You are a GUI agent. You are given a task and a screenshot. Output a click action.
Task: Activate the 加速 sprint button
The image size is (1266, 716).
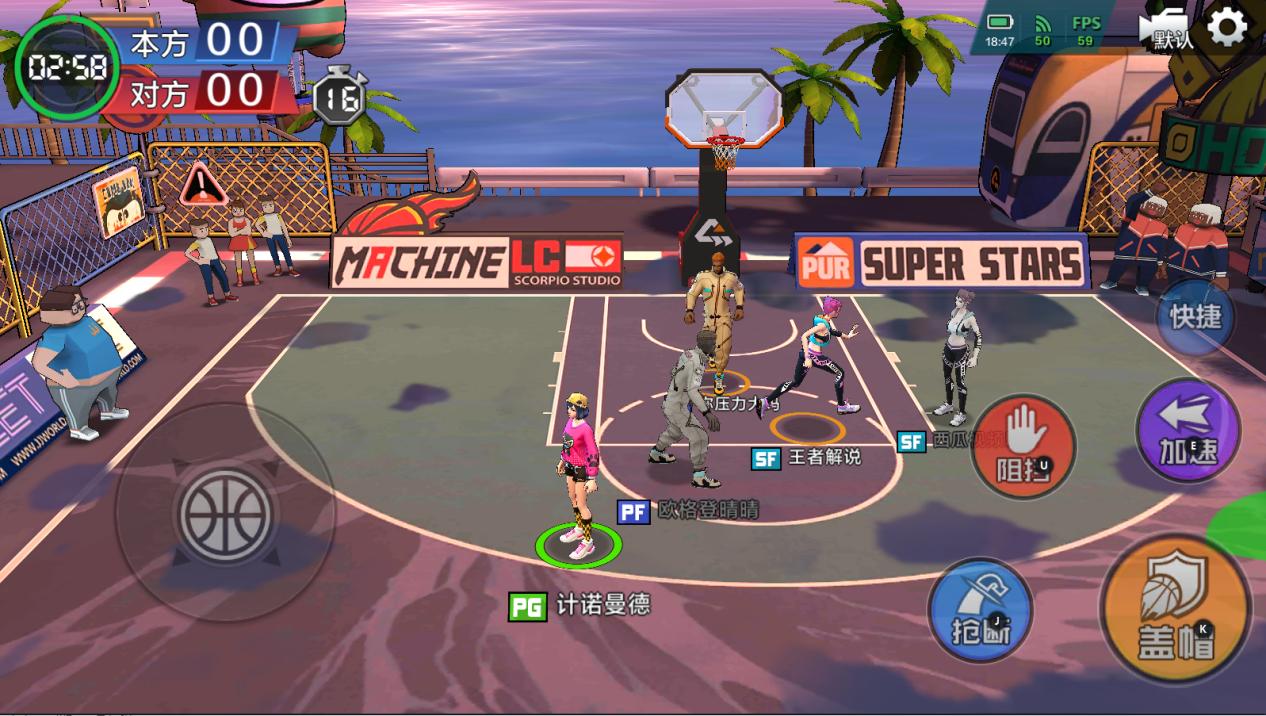(x=1188, y=432)
